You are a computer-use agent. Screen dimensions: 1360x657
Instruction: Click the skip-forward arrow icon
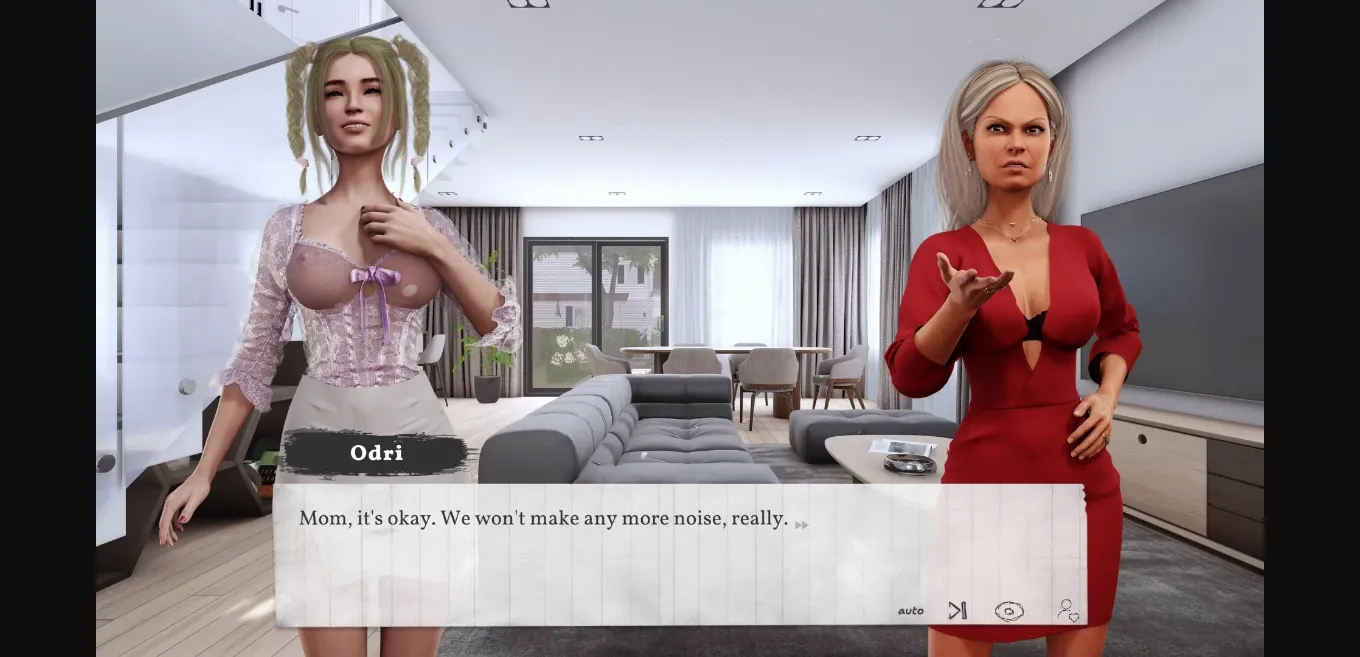(957, 610)
